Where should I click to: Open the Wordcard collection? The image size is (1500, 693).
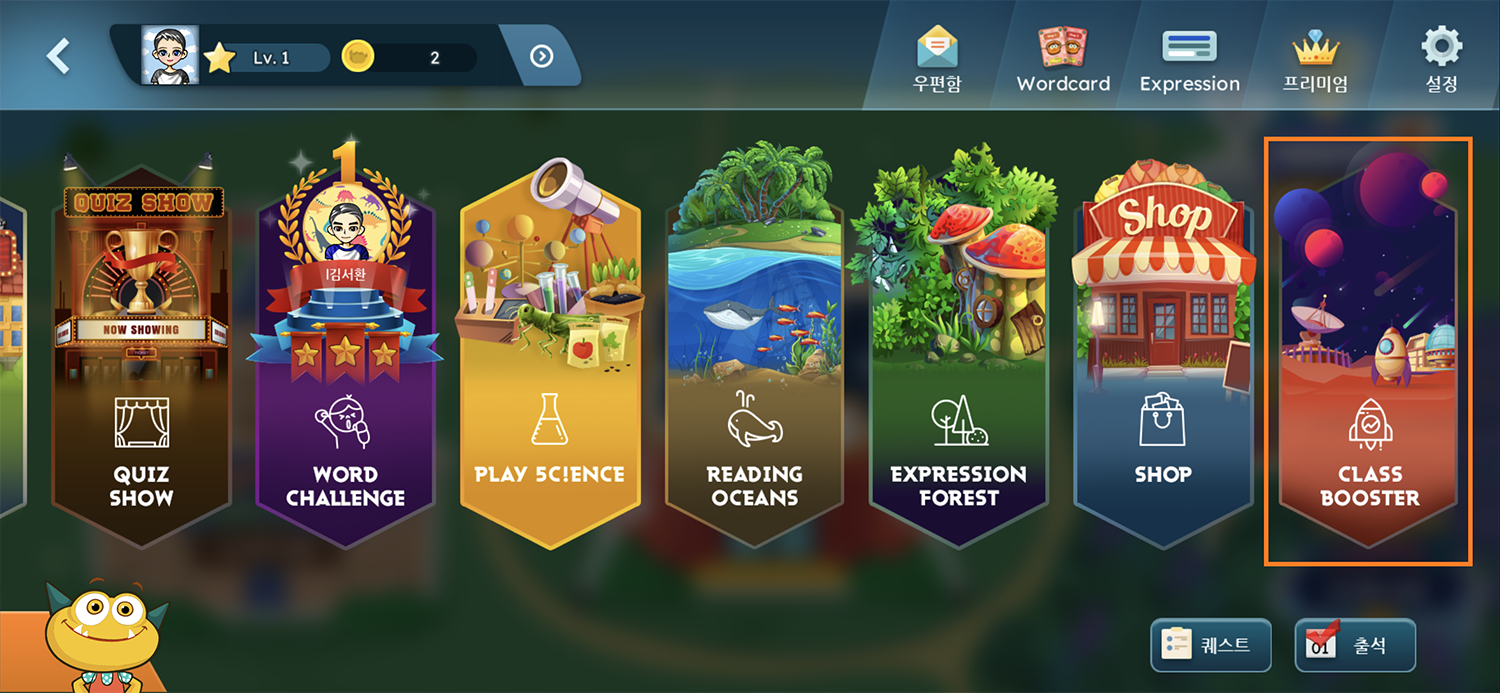click(1063, 60)
